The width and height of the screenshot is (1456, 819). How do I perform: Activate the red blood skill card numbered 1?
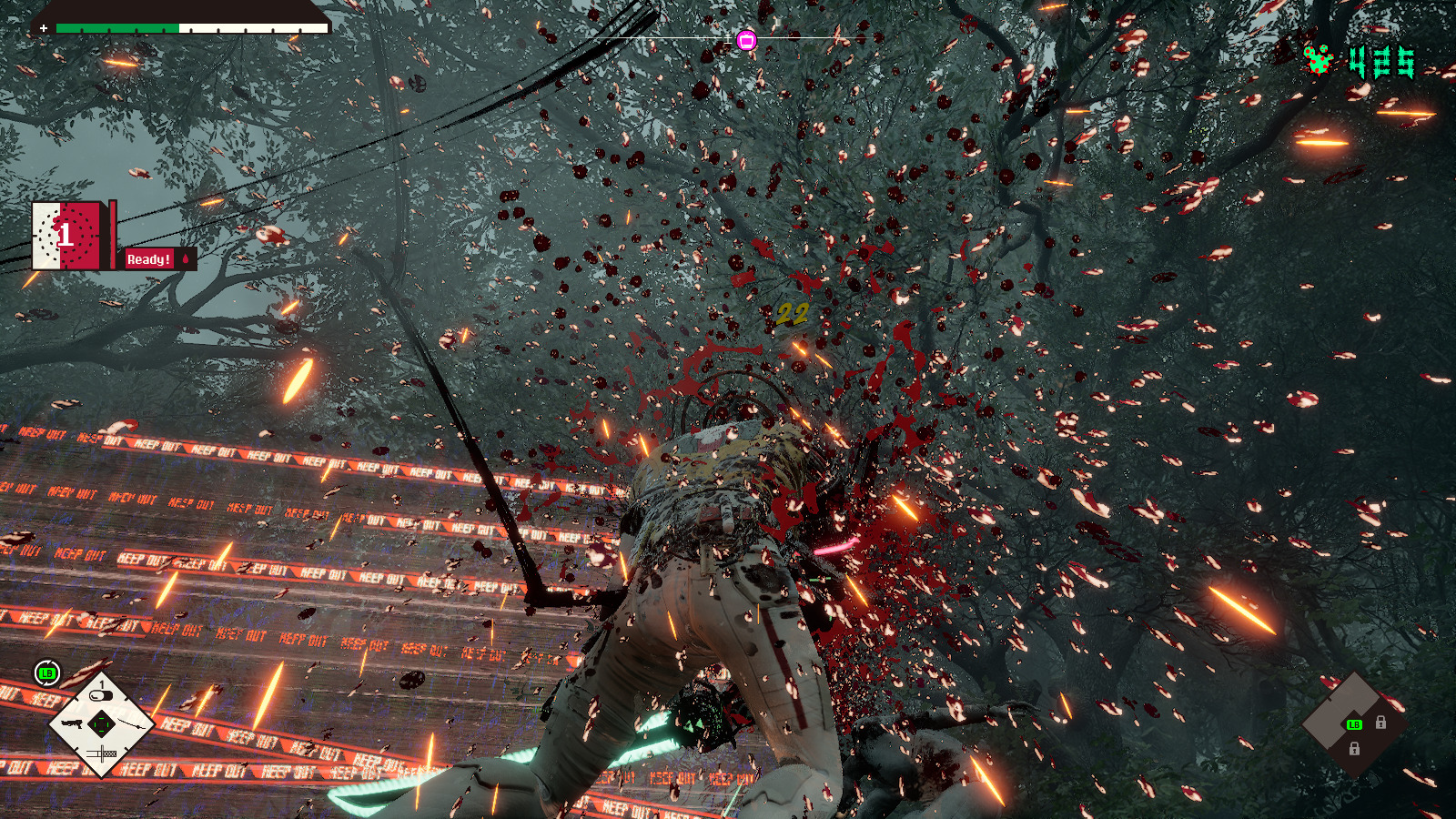coord(66,236)
